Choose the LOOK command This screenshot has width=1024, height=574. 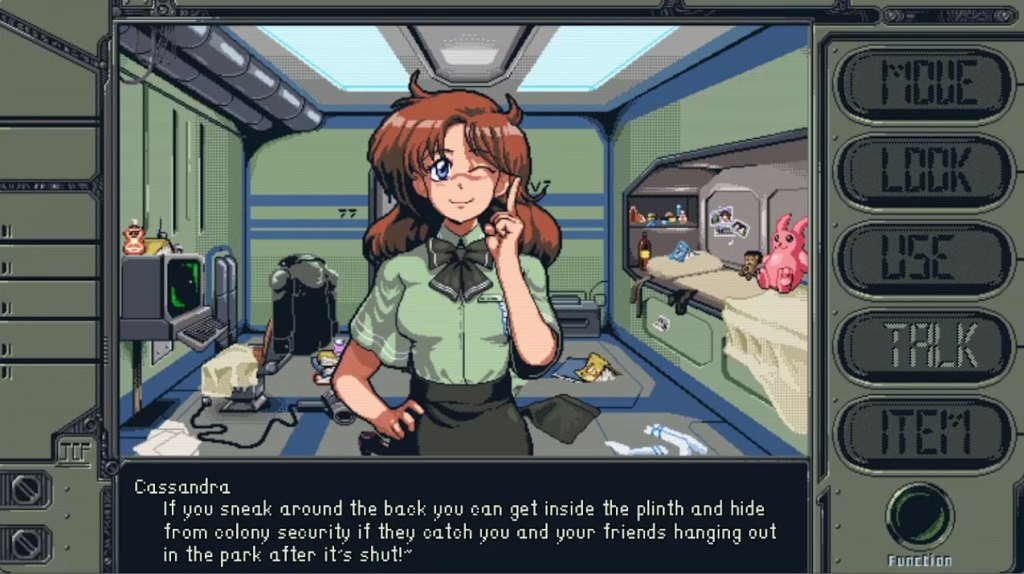coord(924,173)
